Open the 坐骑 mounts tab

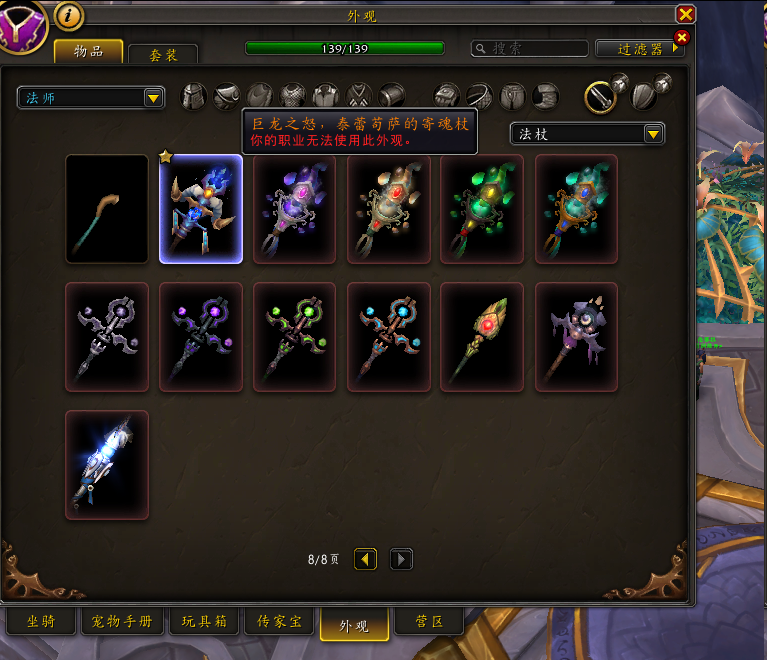[41, 622]
